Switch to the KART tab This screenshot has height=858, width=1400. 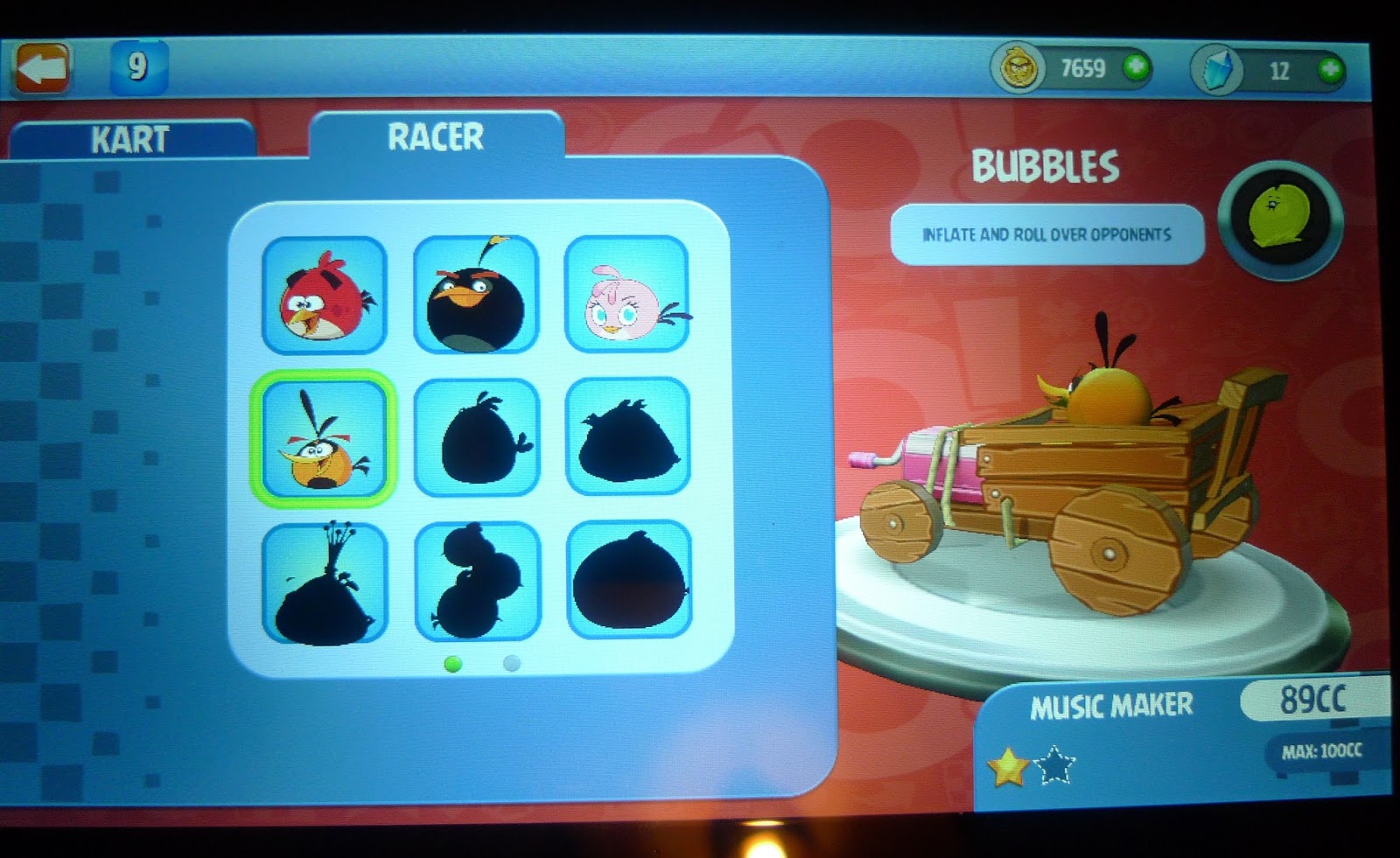tap(129, 137)
